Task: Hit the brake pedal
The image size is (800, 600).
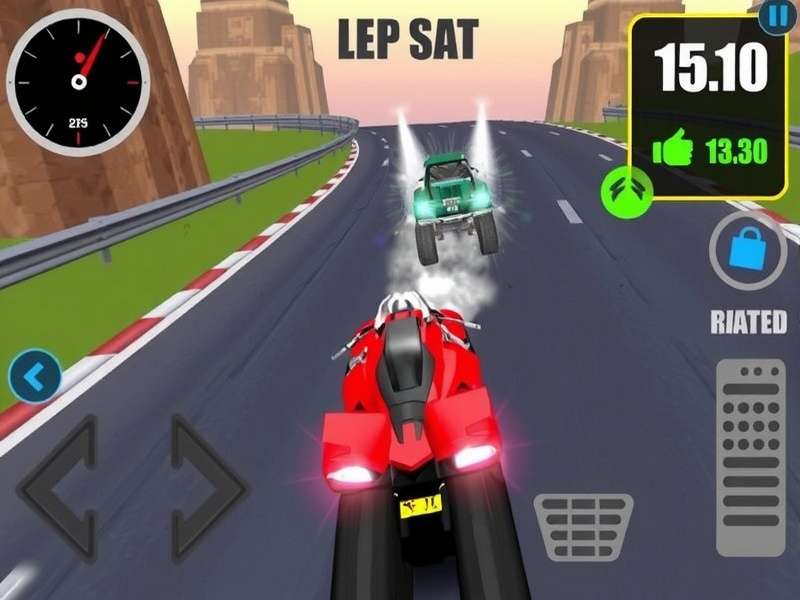Action: coord(583,526)
